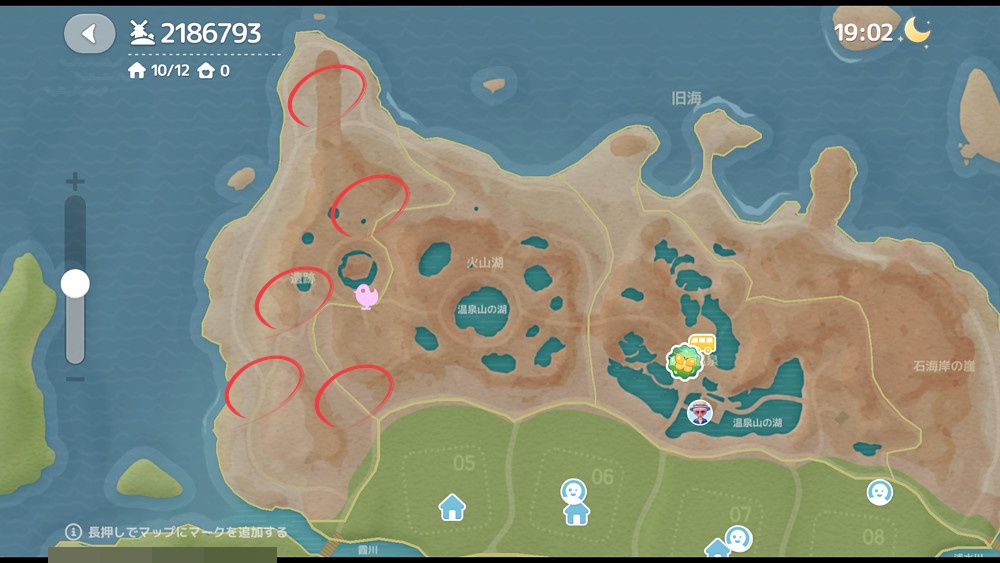Viewport: 1000px width, 563px height.
Task: Click the smiley resident marker left of plot 06
Action: (x=573, y=491)
